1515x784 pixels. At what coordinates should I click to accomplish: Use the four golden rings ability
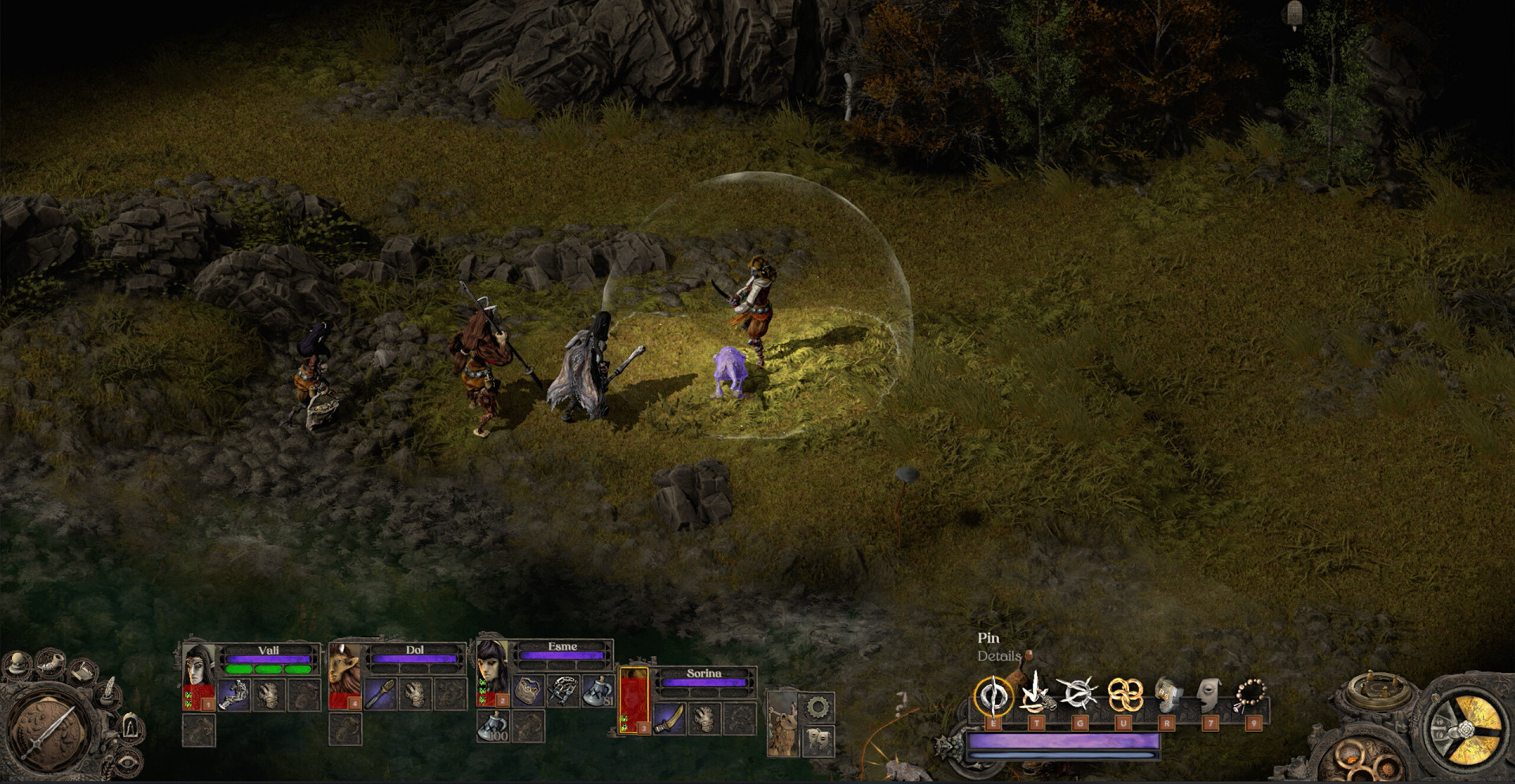(x=1124, y=695)
